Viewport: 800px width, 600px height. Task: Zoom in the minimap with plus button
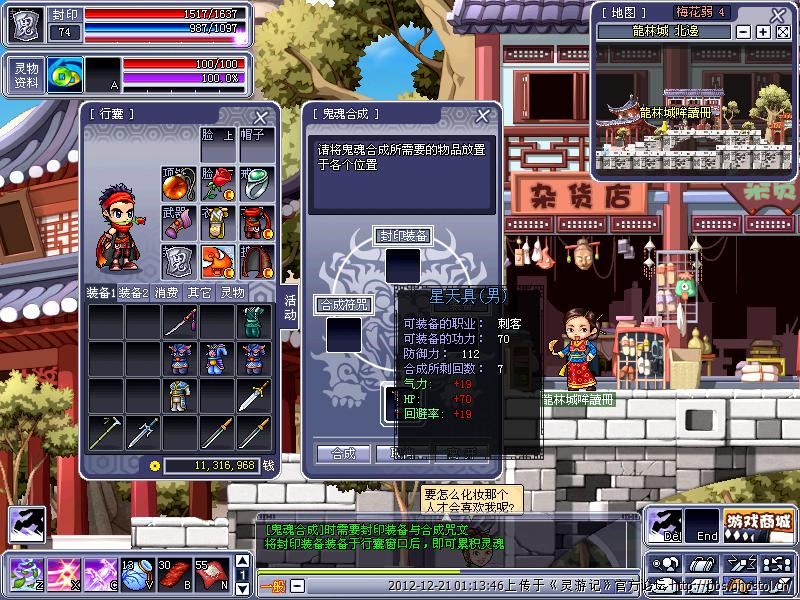(x=763, y=32)
